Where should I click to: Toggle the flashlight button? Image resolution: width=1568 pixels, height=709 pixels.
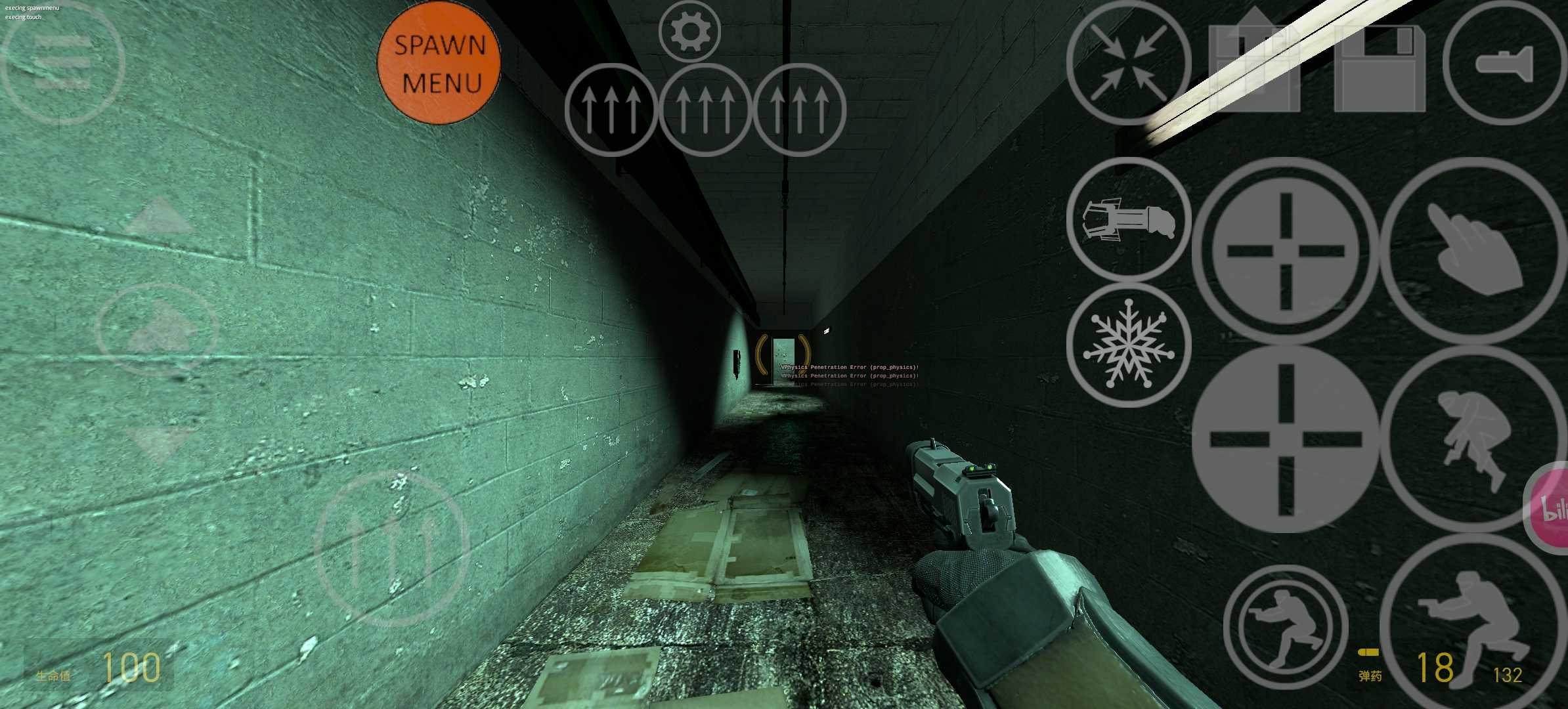(x=1504, y=63)
